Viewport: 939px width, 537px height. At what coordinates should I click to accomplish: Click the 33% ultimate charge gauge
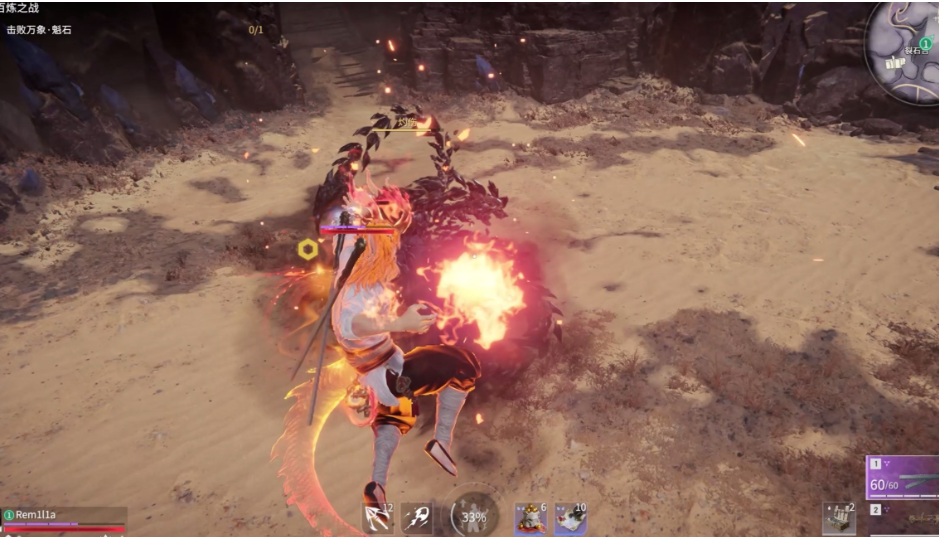(x=475, y=517)
